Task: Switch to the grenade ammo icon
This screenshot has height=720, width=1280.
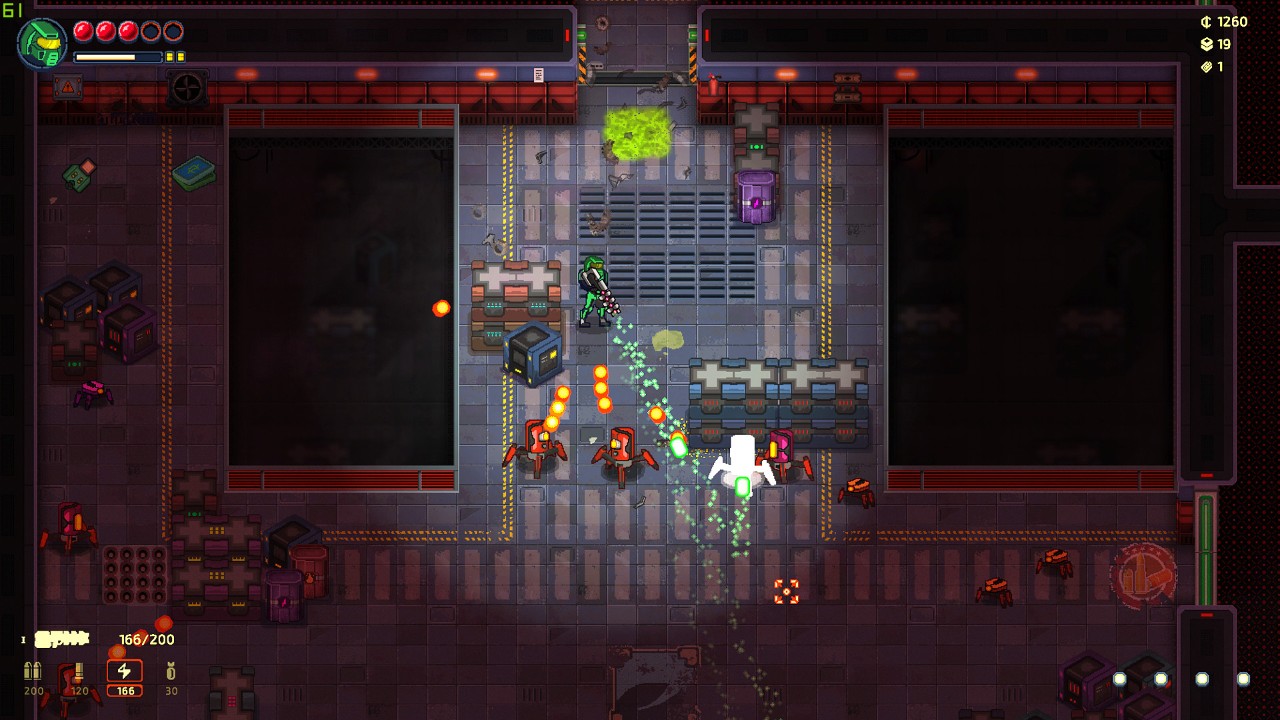Action: coord(171,671)
